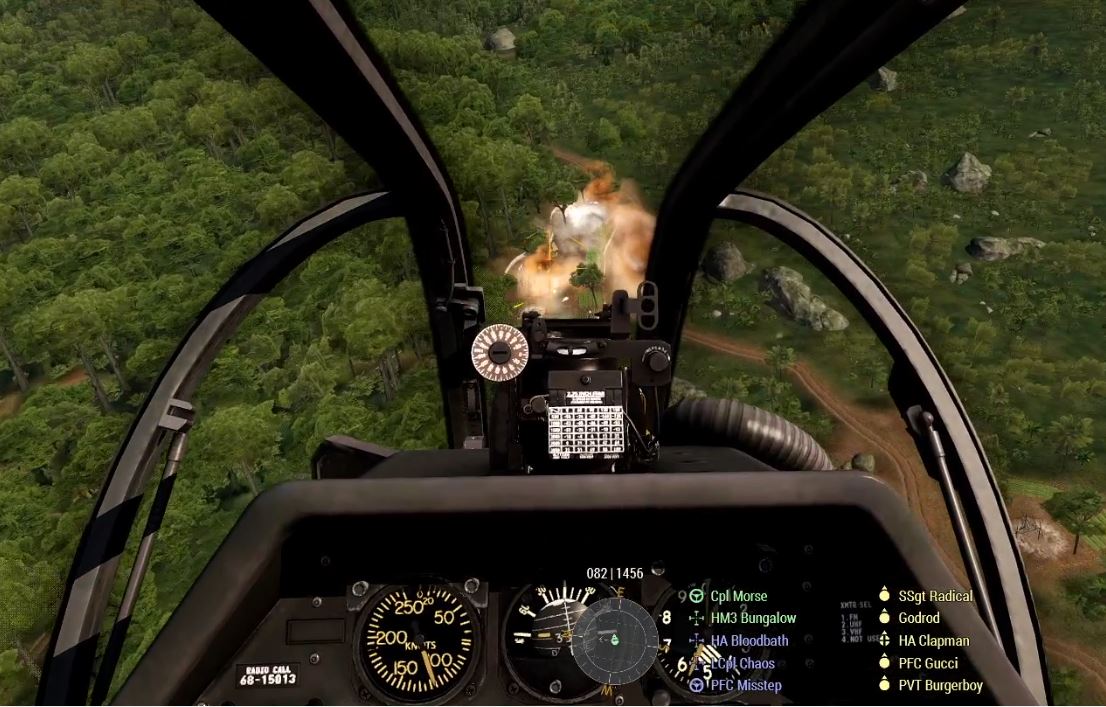This screenshot has height=707, width=1106.
Task: Choose HA Clapman from the squad list
Action: (933, 640)
